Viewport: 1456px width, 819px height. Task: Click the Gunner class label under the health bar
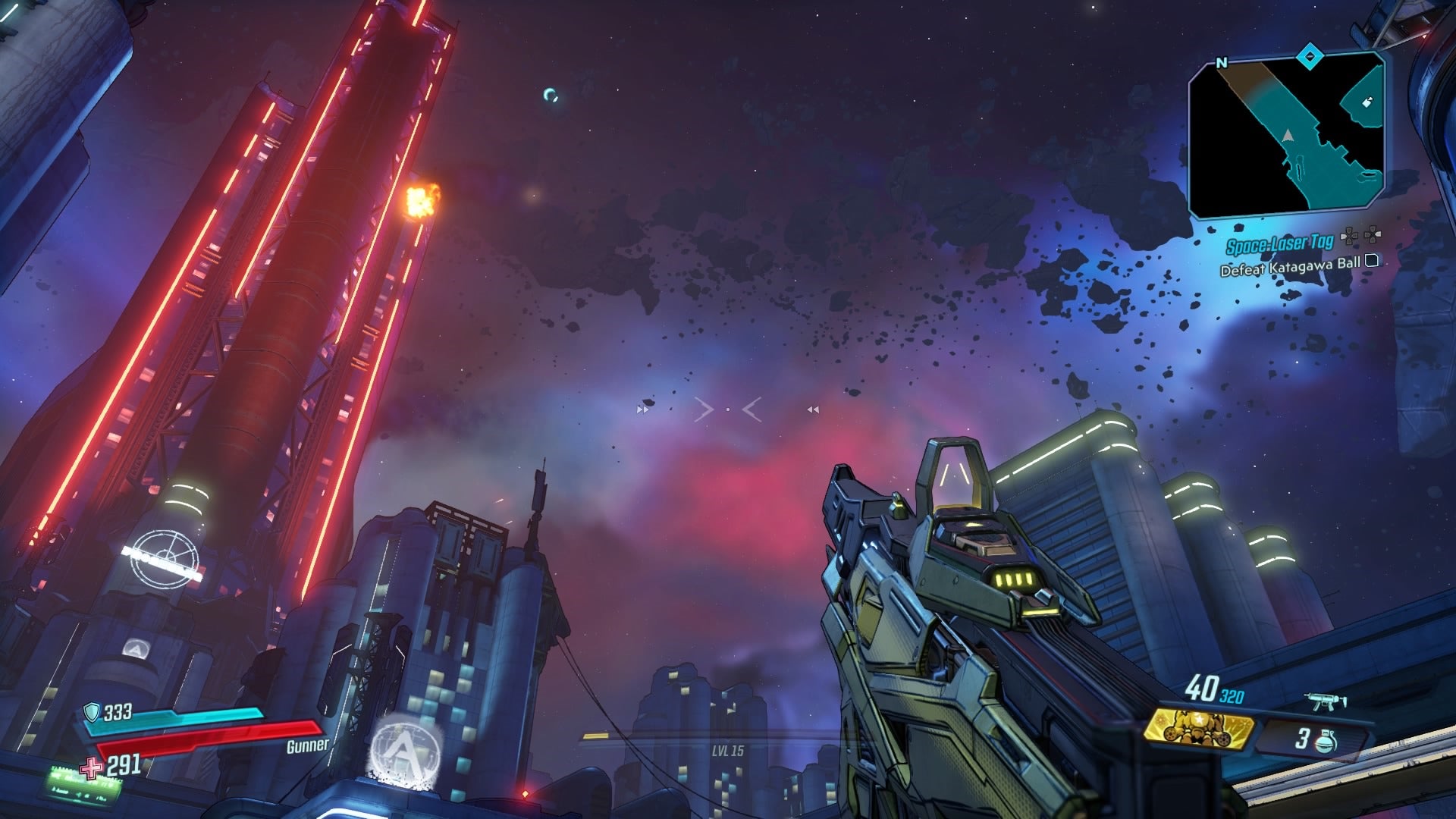coord(306,747)
